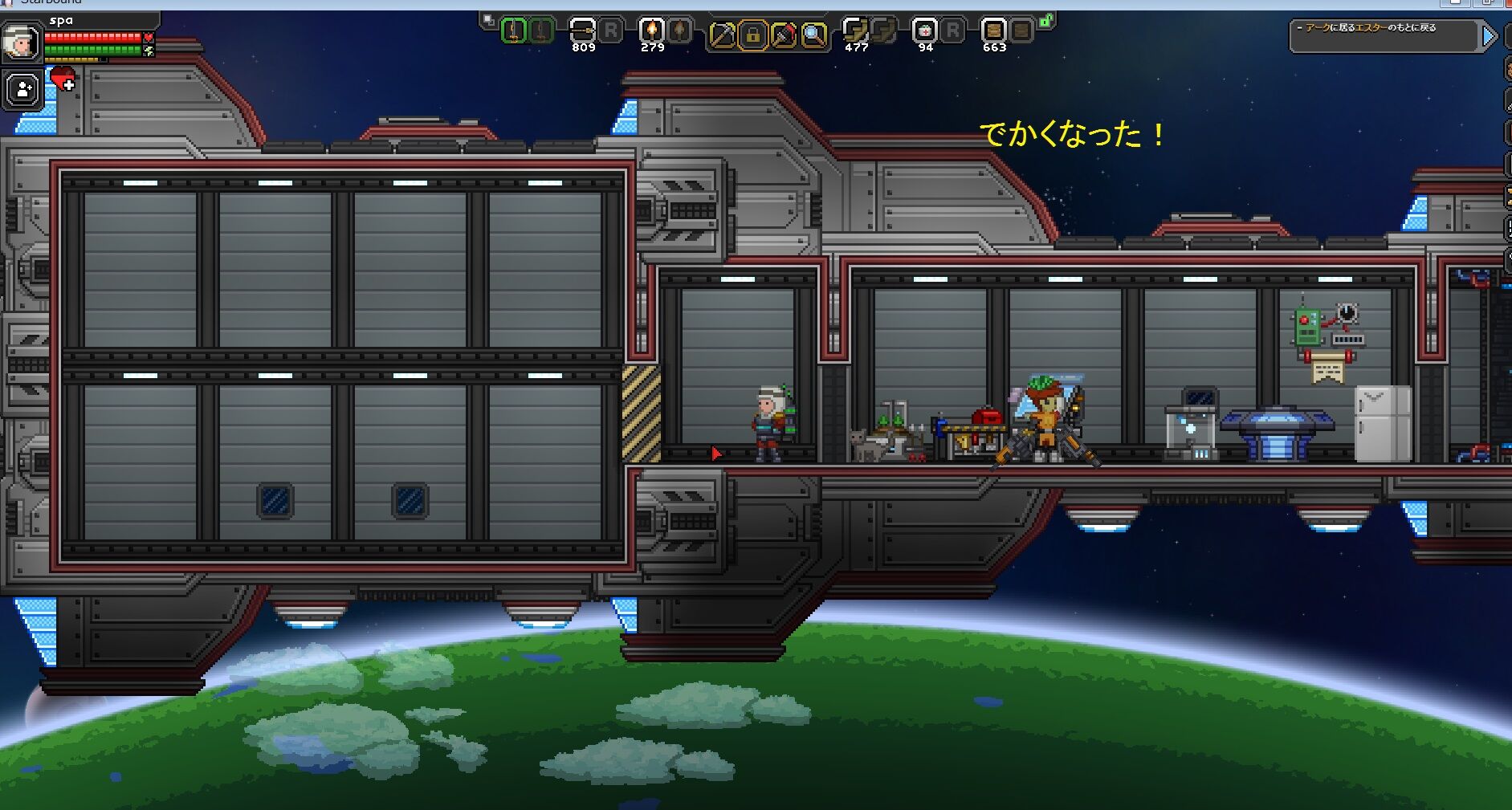Open the social party invite panel
The width and height of the screenshot is (1512, 810).
pos(22,88)
